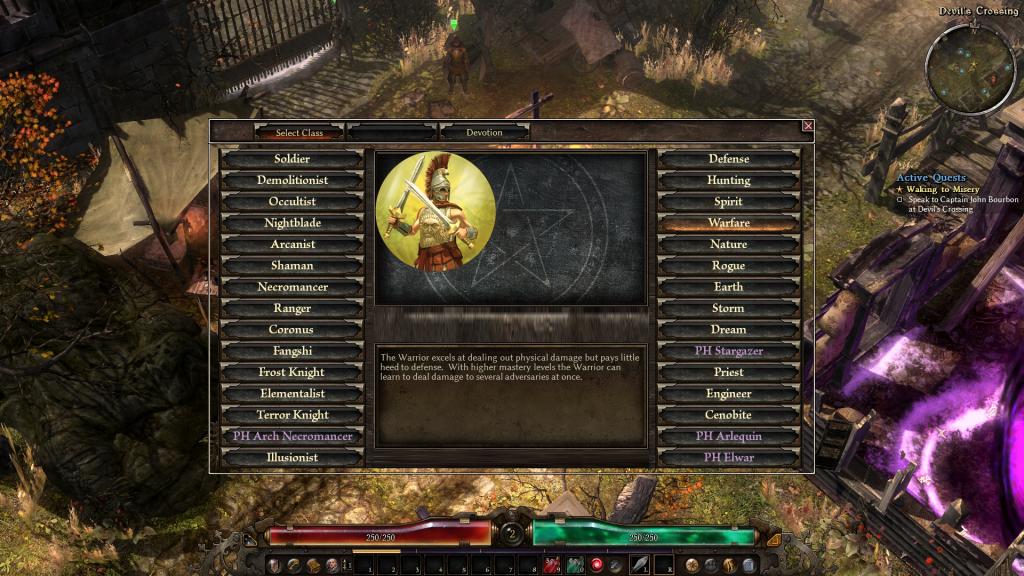The image size is (1024, 576).
Task: Select the Defense mastery
Action: tap(728, 159)
